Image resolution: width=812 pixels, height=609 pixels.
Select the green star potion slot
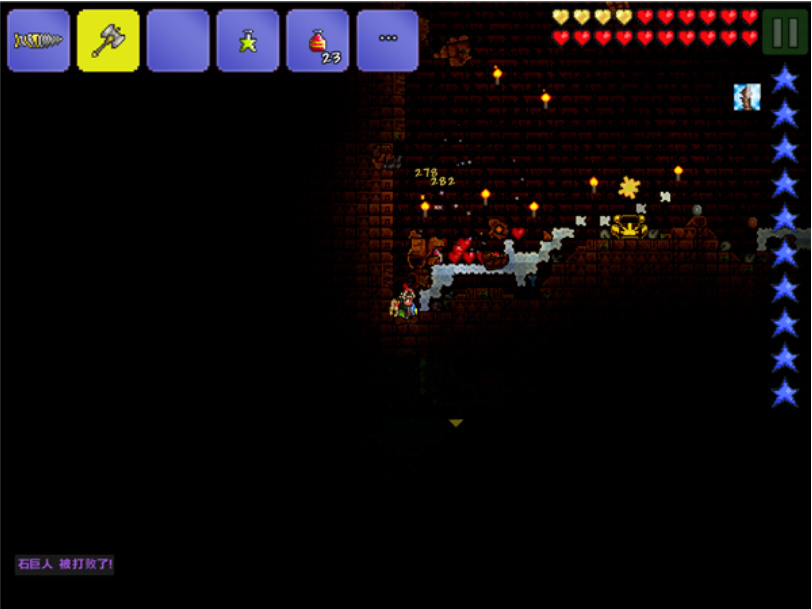coord(247,41)
